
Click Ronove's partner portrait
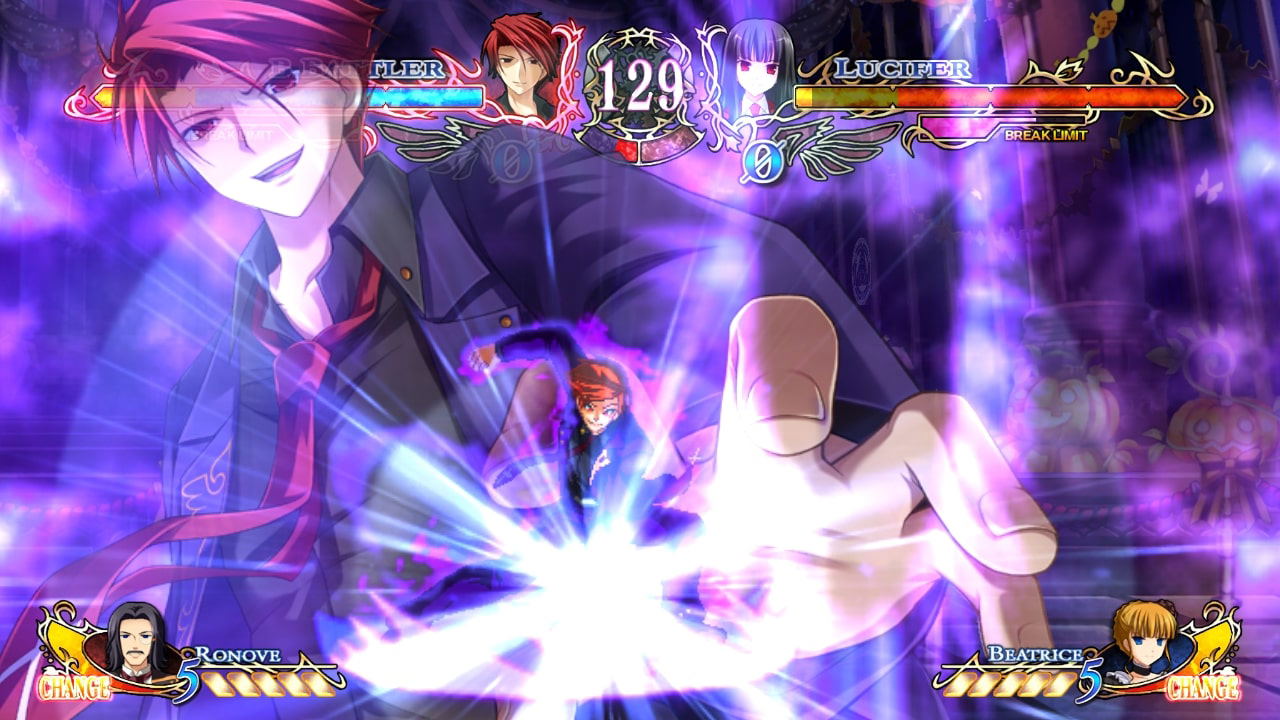click(x=137, y=638)
